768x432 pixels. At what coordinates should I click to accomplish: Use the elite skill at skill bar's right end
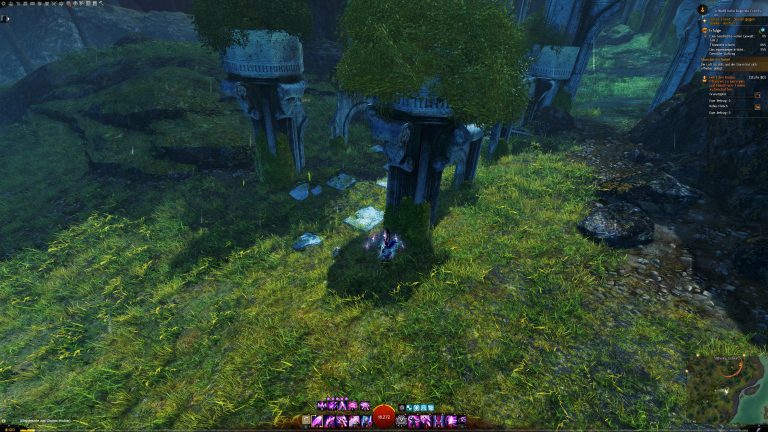coord(462,421)
